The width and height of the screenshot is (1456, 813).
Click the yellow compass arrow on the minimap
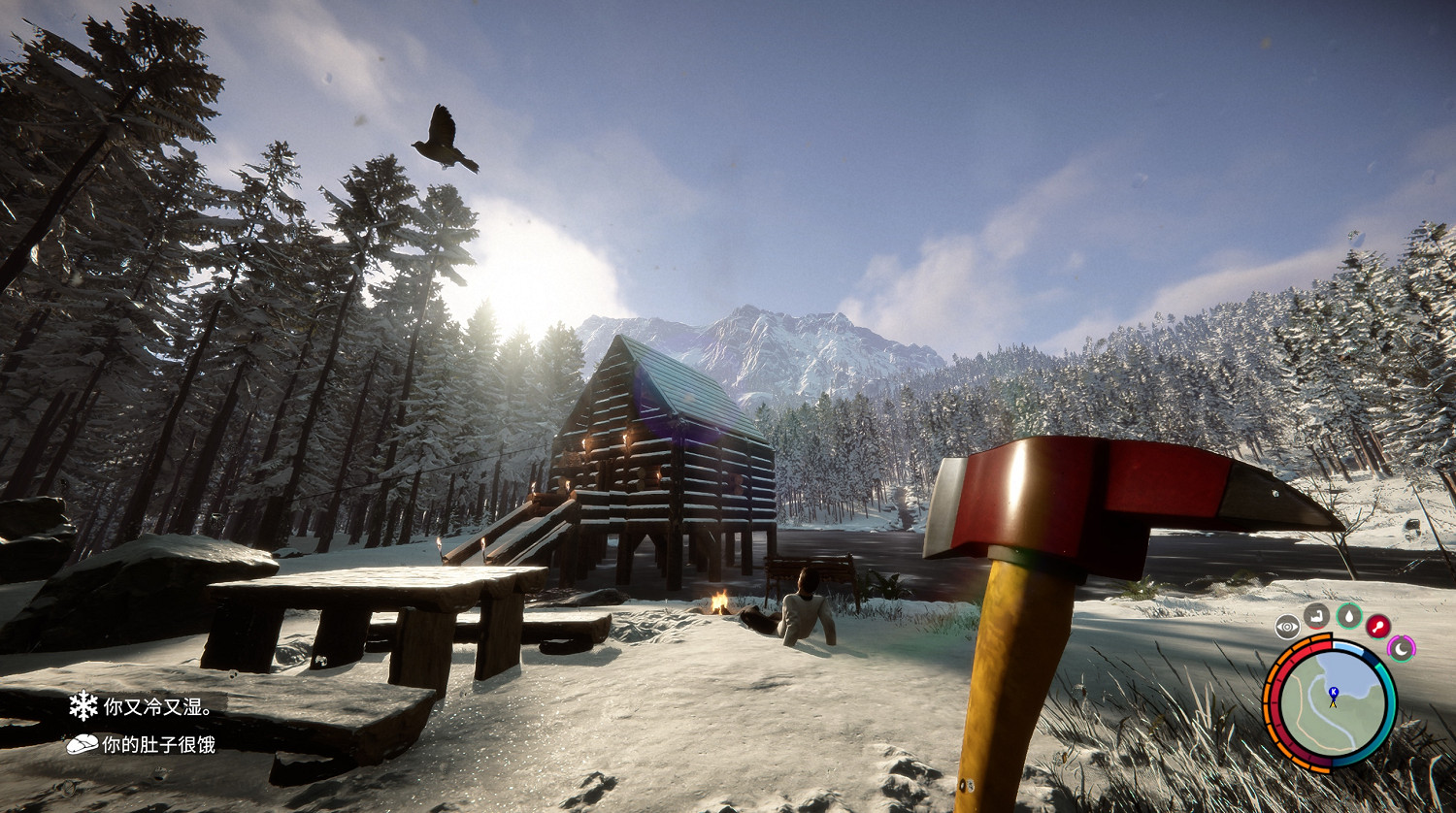(1334, 704)
